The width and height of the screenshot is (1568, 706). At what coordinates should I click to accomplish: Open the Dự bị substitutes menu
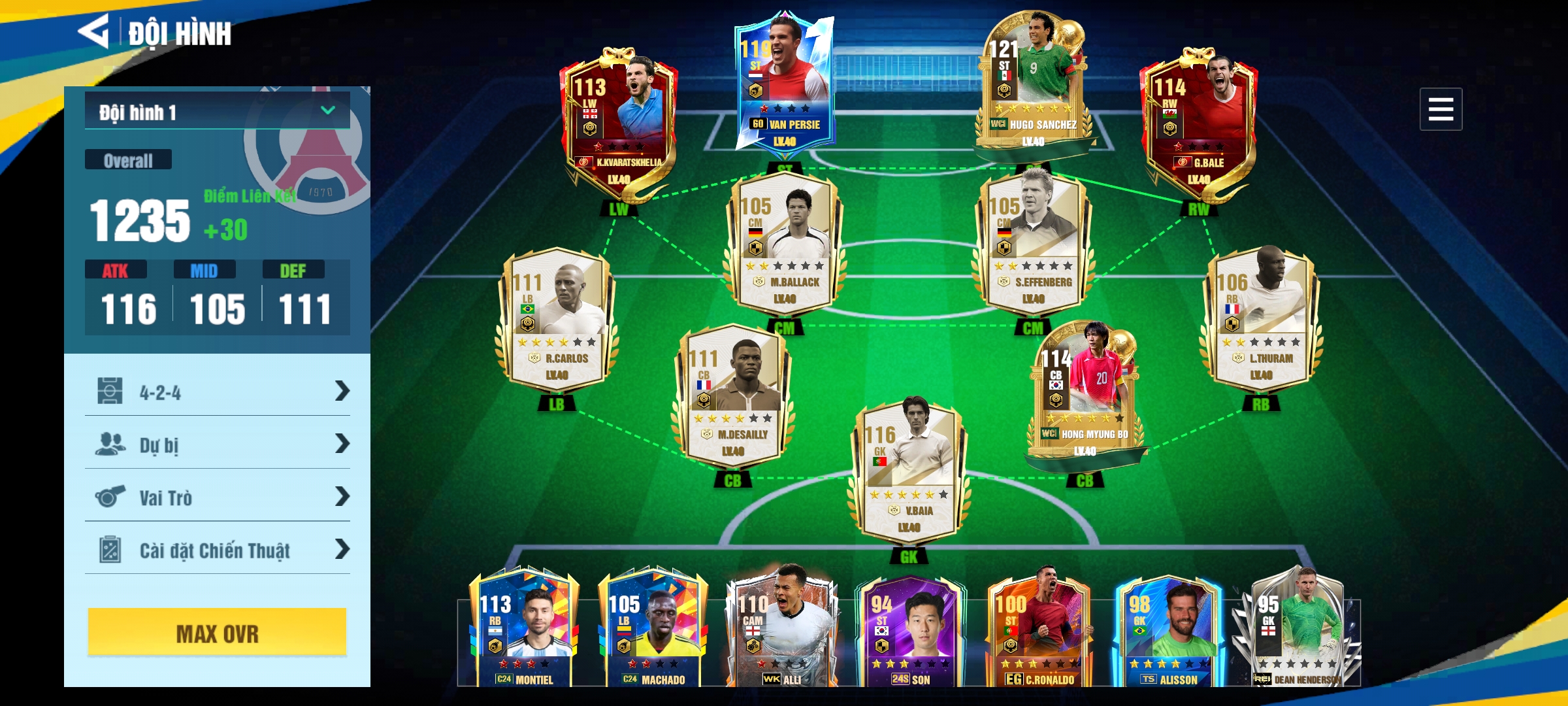click(217, 445)
